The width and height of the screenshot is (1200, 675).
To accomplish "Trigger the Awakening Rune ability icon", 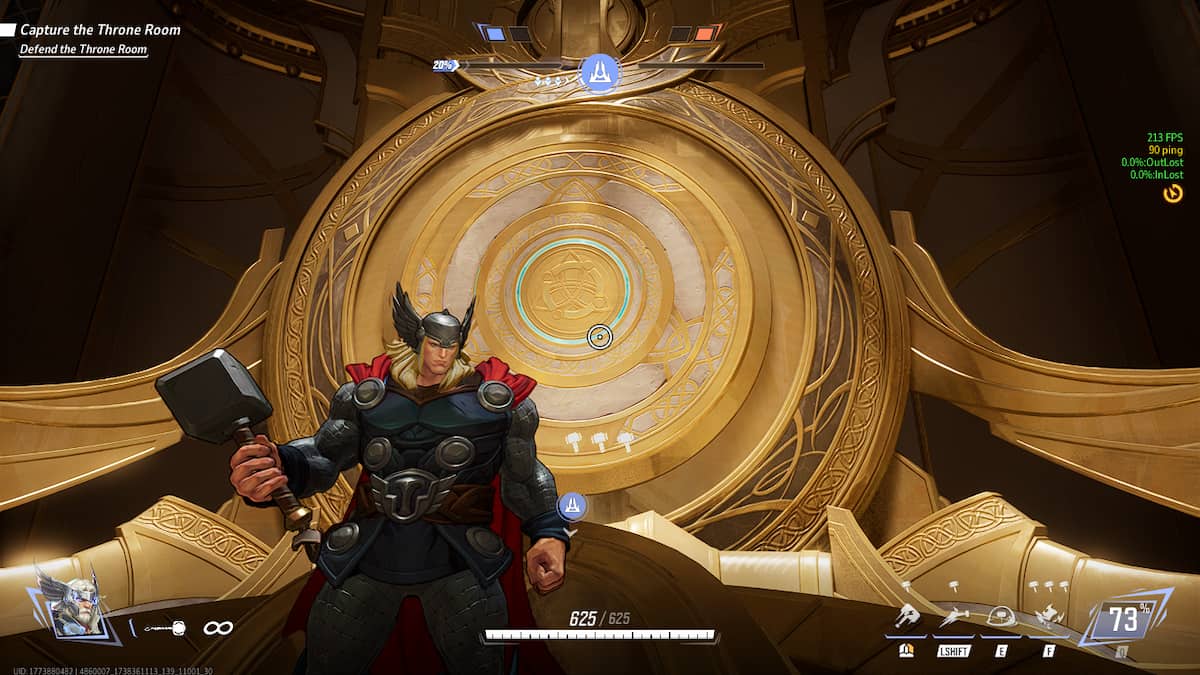I will pyautogui.click(x=1048, y=618).
